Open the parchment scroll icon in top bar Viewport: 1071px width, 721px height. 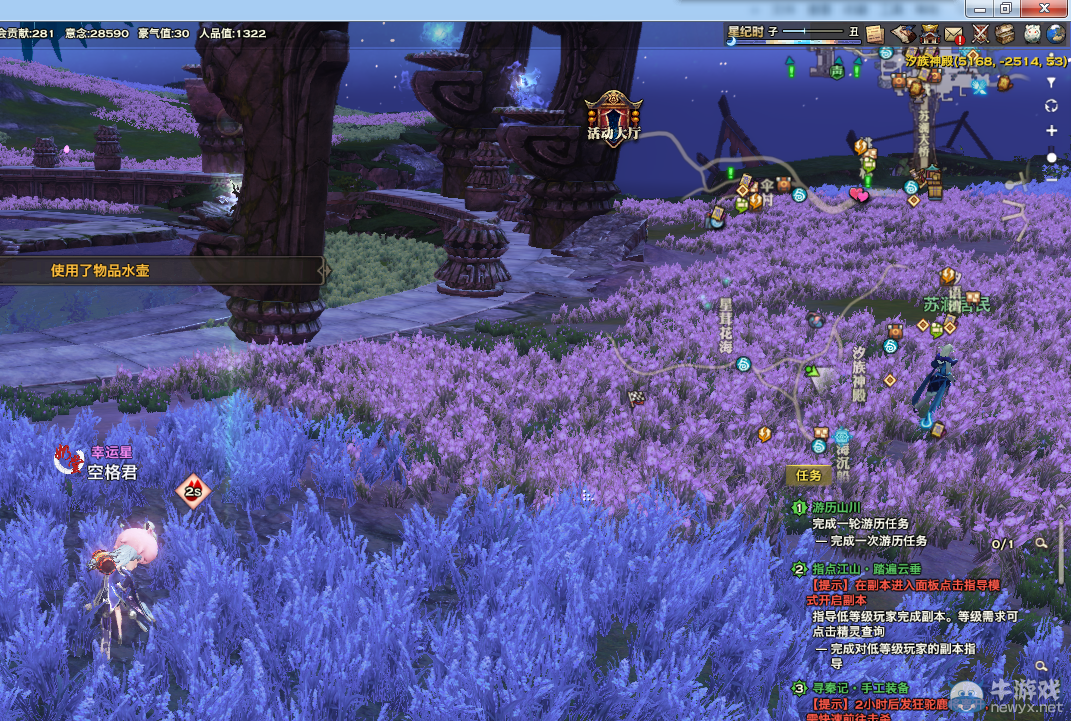pos(875,33)
